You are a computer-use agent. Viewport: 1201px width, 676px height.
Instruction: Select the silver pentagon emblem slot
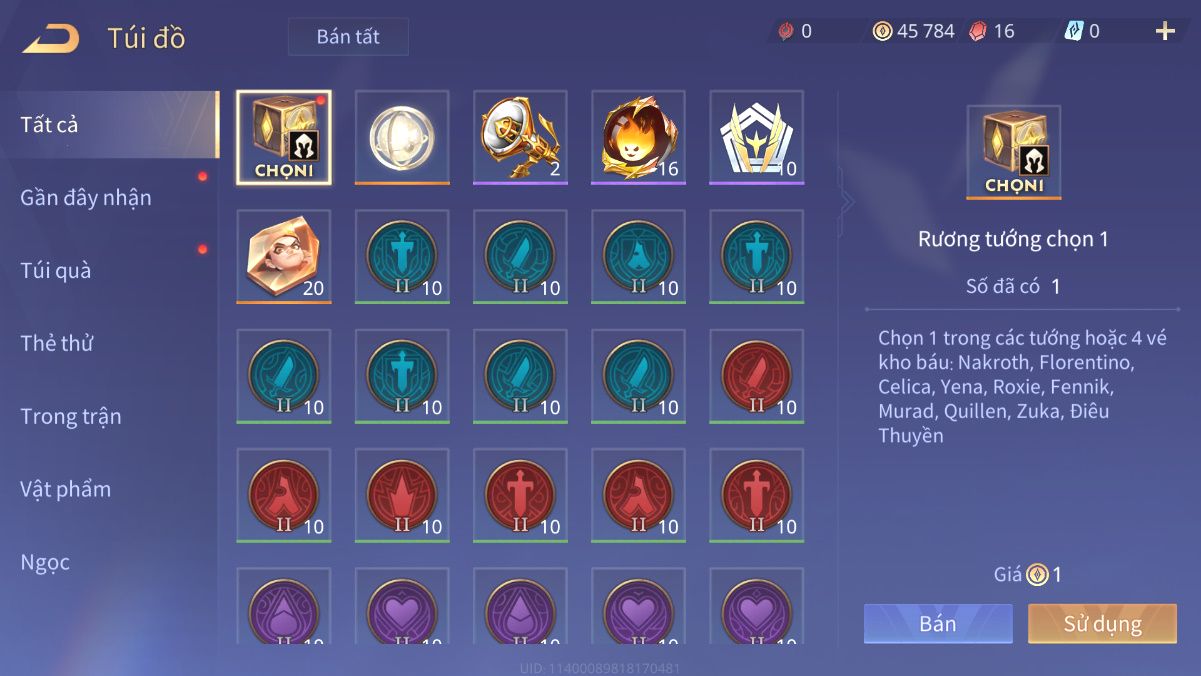point(756,138)
